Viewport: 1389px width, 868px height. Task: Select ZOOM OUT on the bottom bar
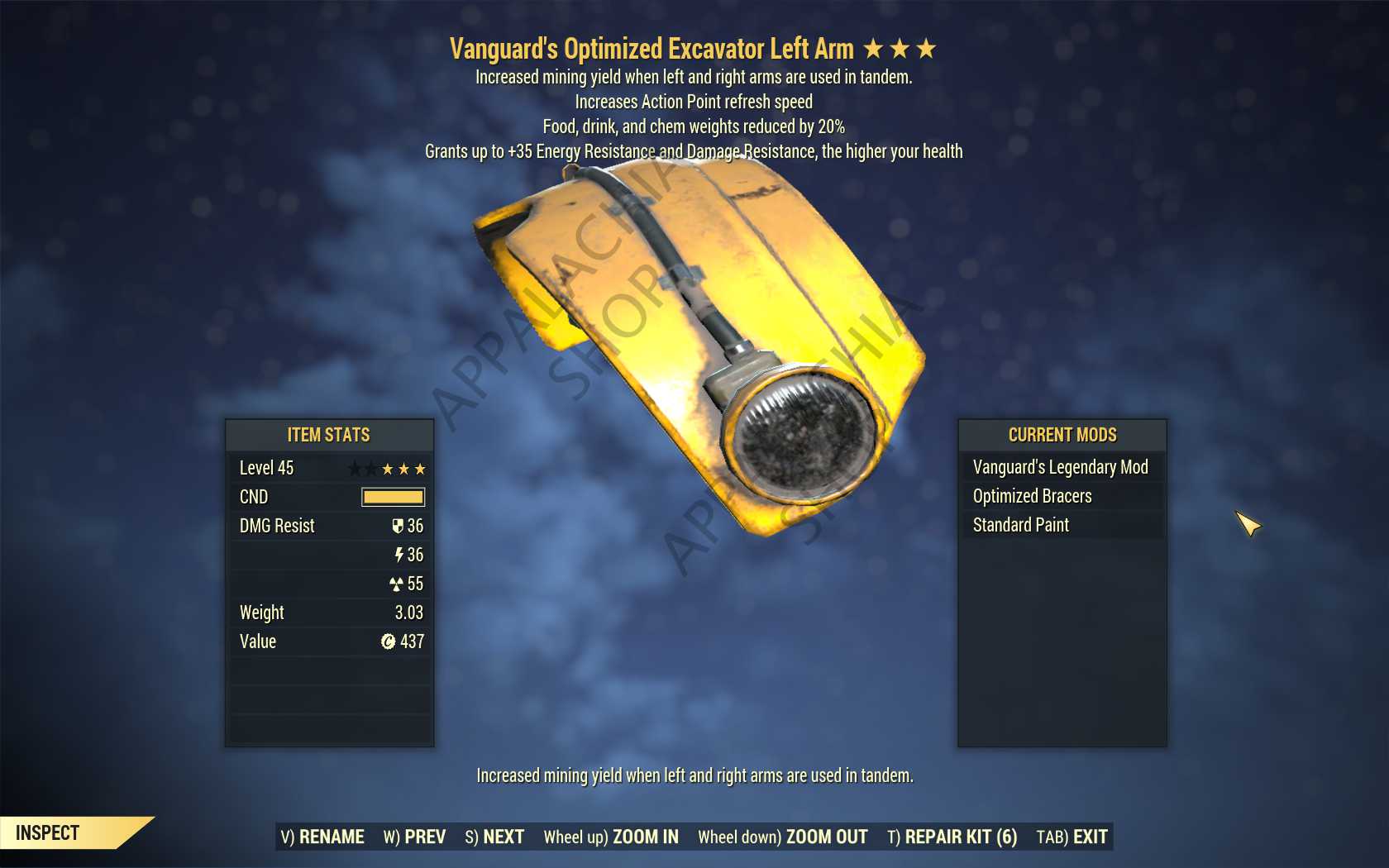point(782,837)
